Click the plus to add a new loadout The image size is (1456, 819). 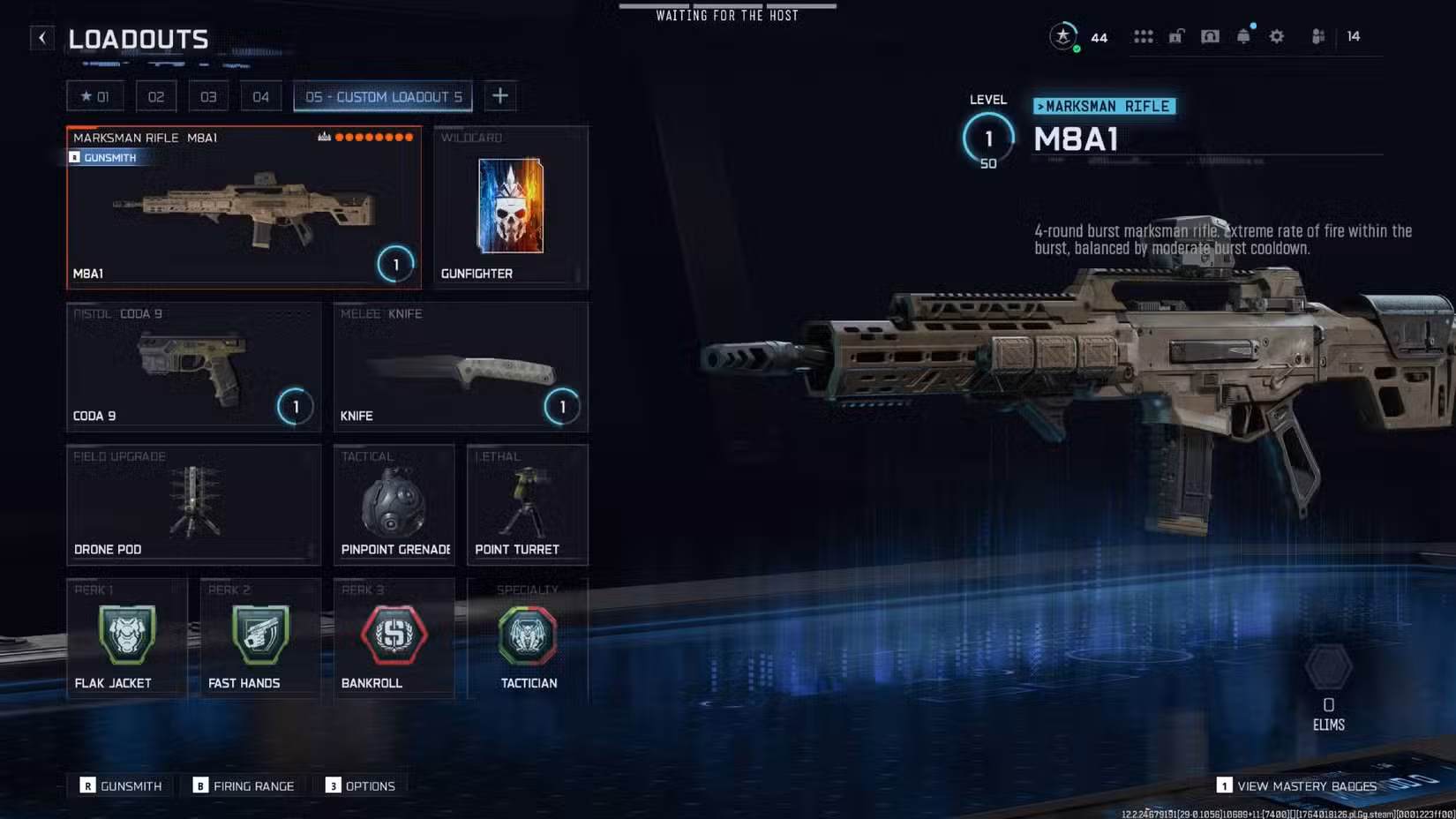[x=500, y=96]
